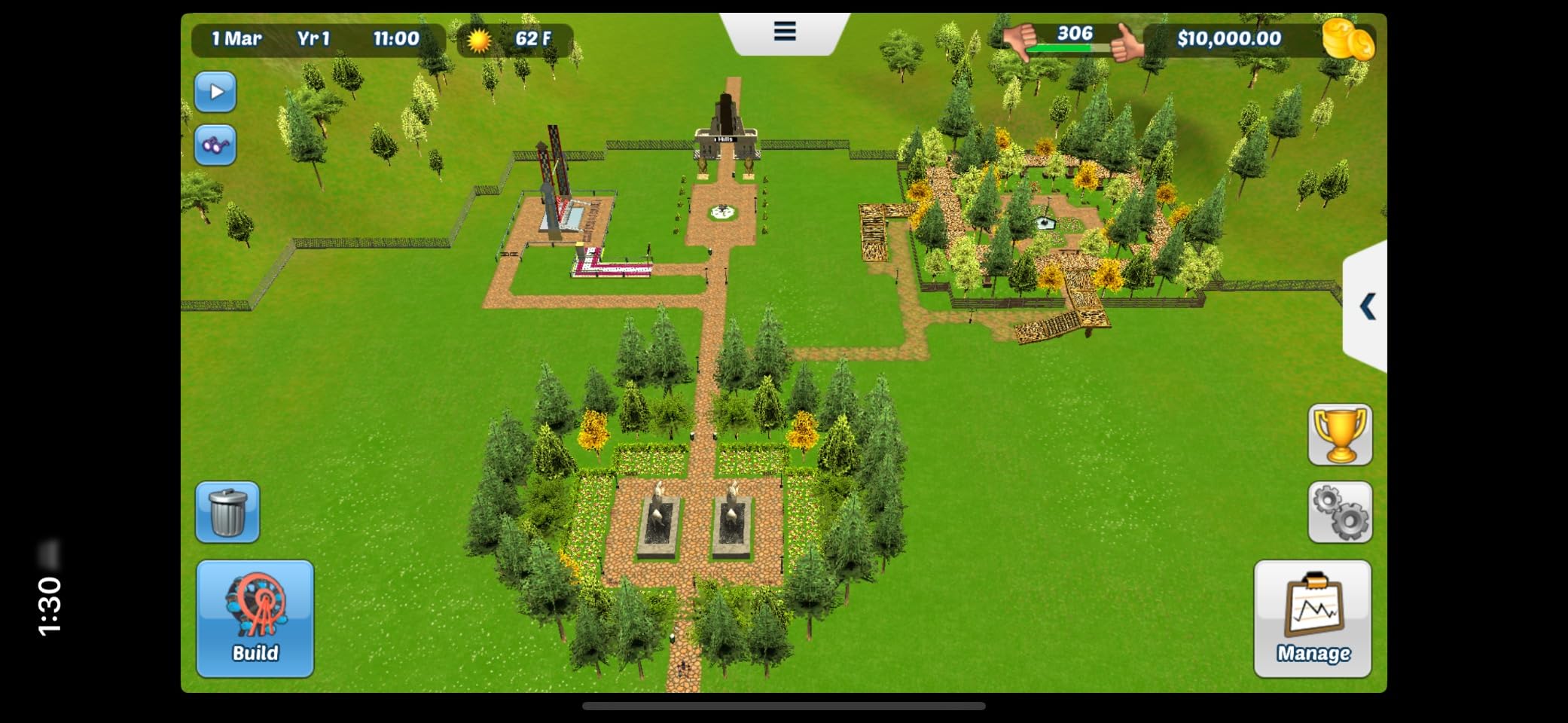
Task: Check weather by tapping the sun icon
Action: point(480,40)
